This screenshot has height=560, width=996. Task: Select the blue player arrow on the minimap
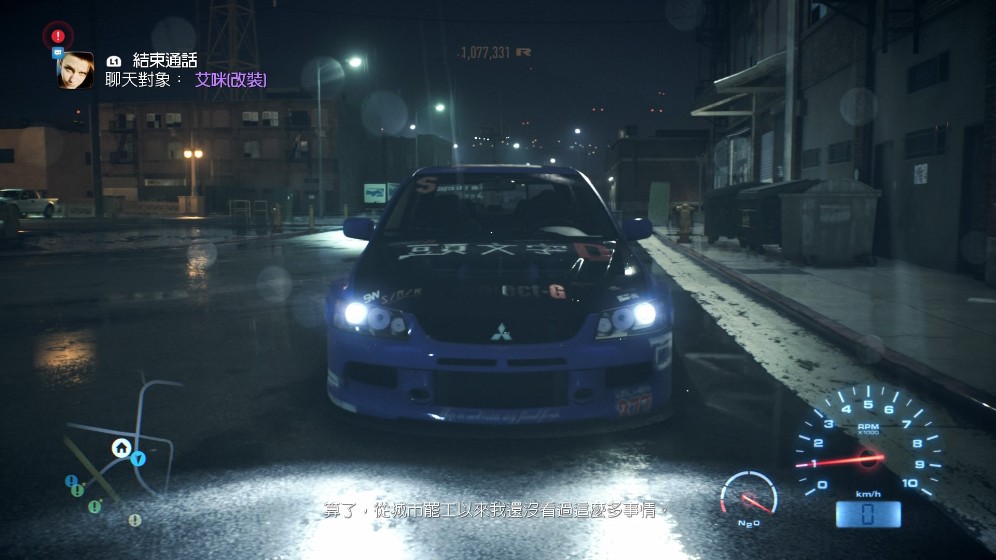138,459
